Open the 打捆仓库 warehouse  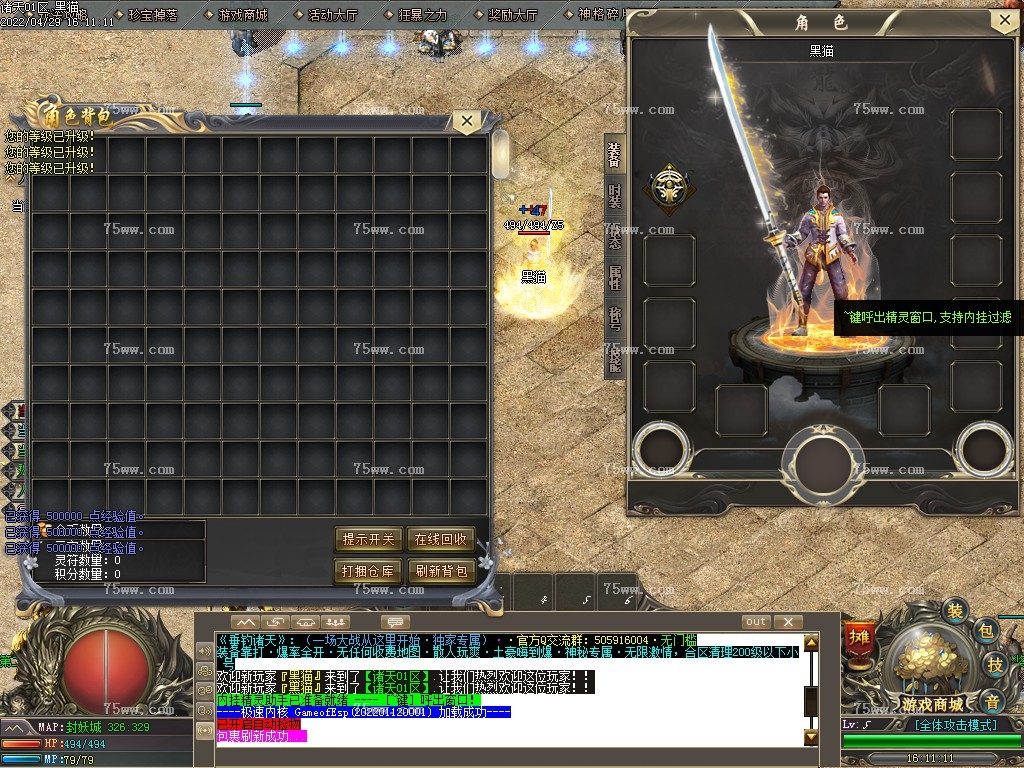pyautogui.click(x=369, y=571)
